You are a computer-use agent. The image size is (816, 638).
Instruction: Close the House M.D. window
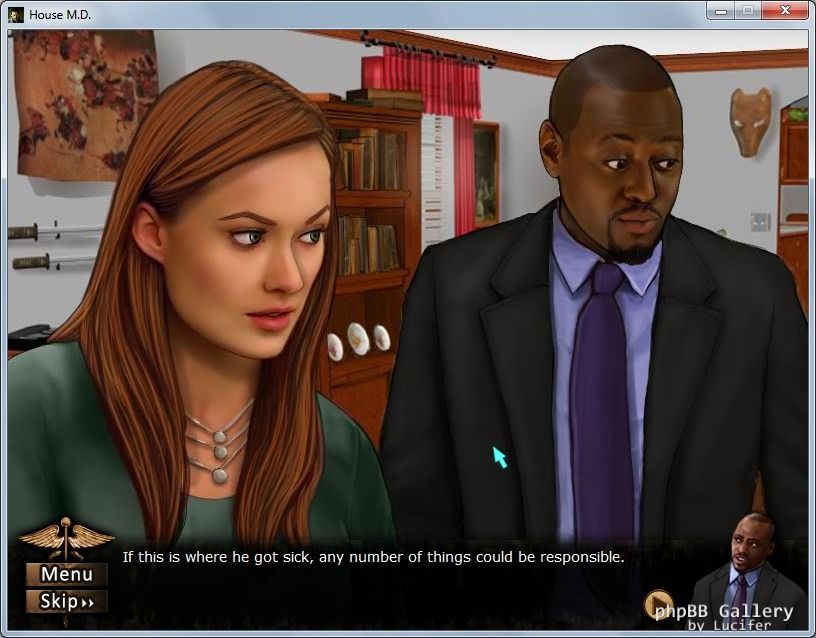pos(784,12)
